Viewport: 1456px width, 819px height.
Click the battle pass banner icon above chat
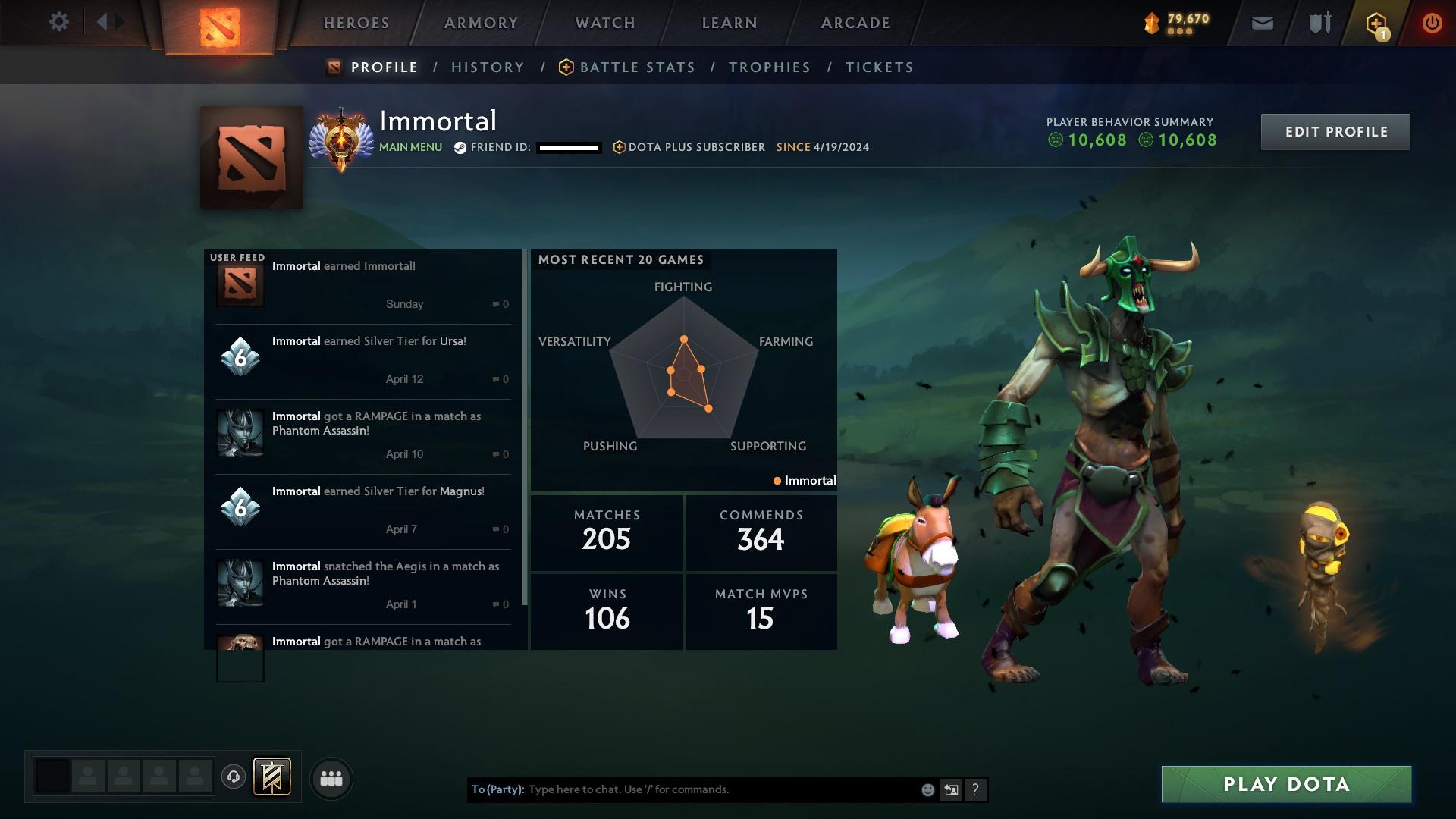272,777
